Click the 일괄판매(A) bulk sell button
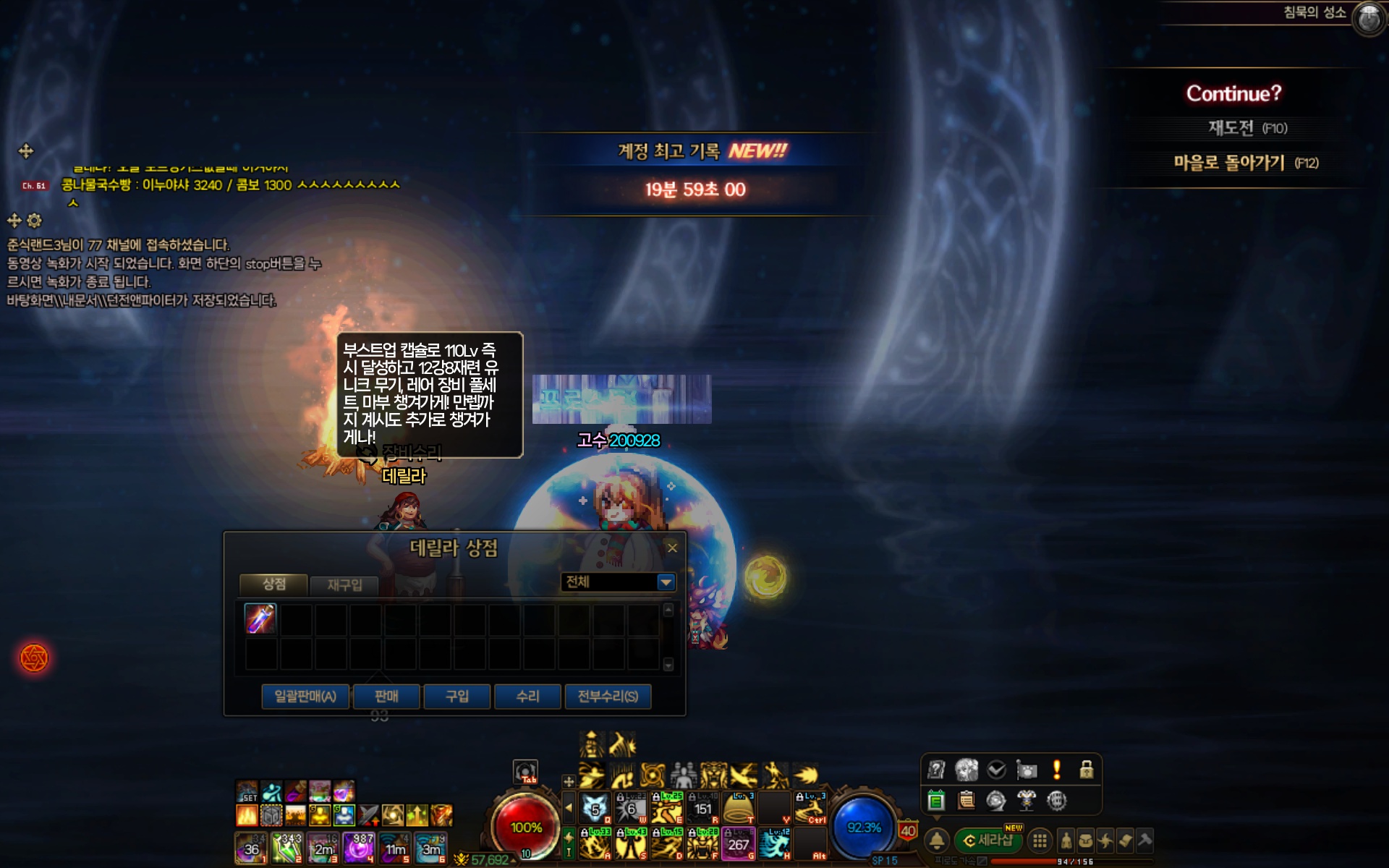Viewport: 1389px width, 868px height. (305, 697)
